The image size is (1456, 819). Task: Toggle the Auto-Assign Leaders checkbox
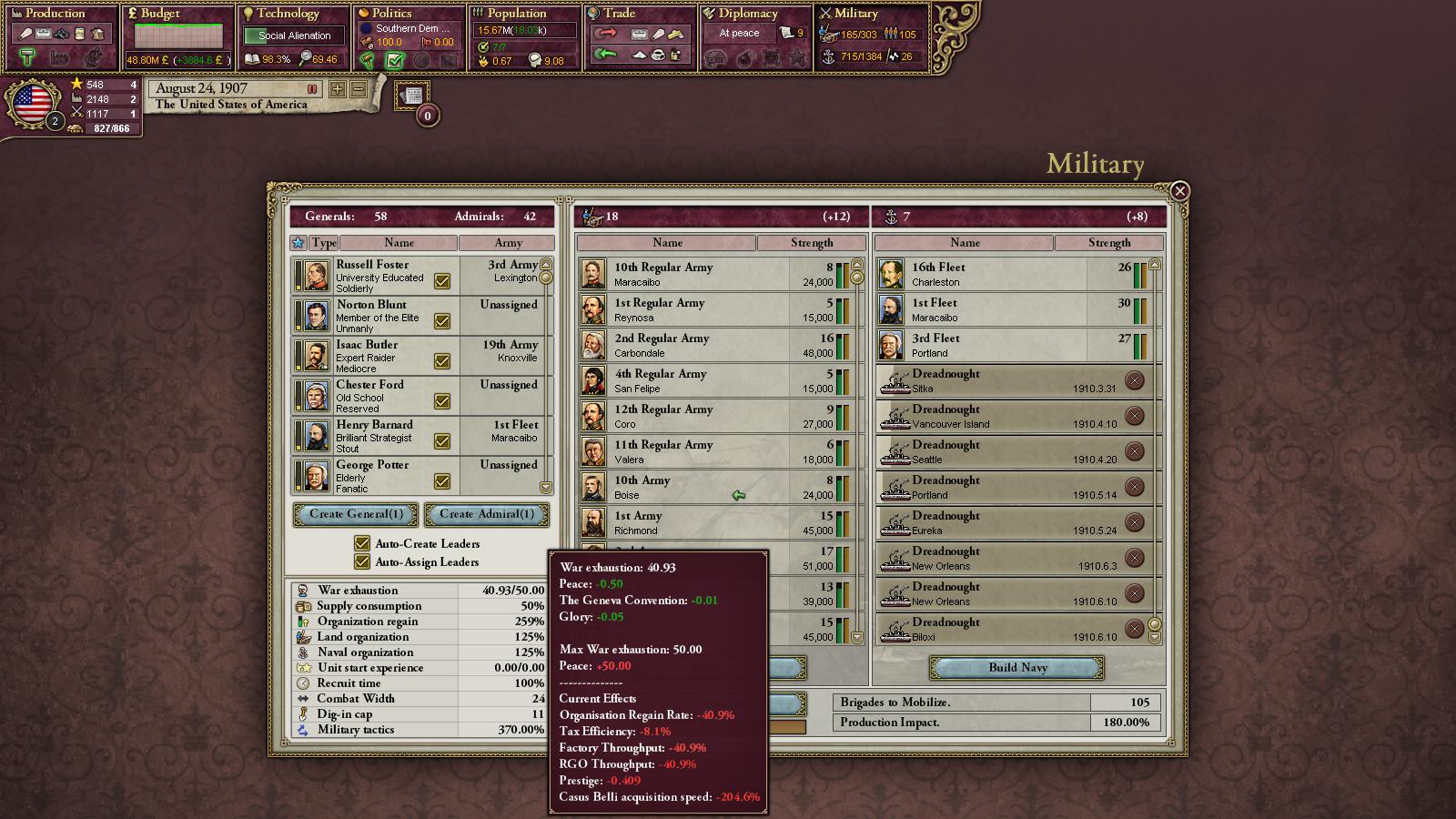click(362, 561)
